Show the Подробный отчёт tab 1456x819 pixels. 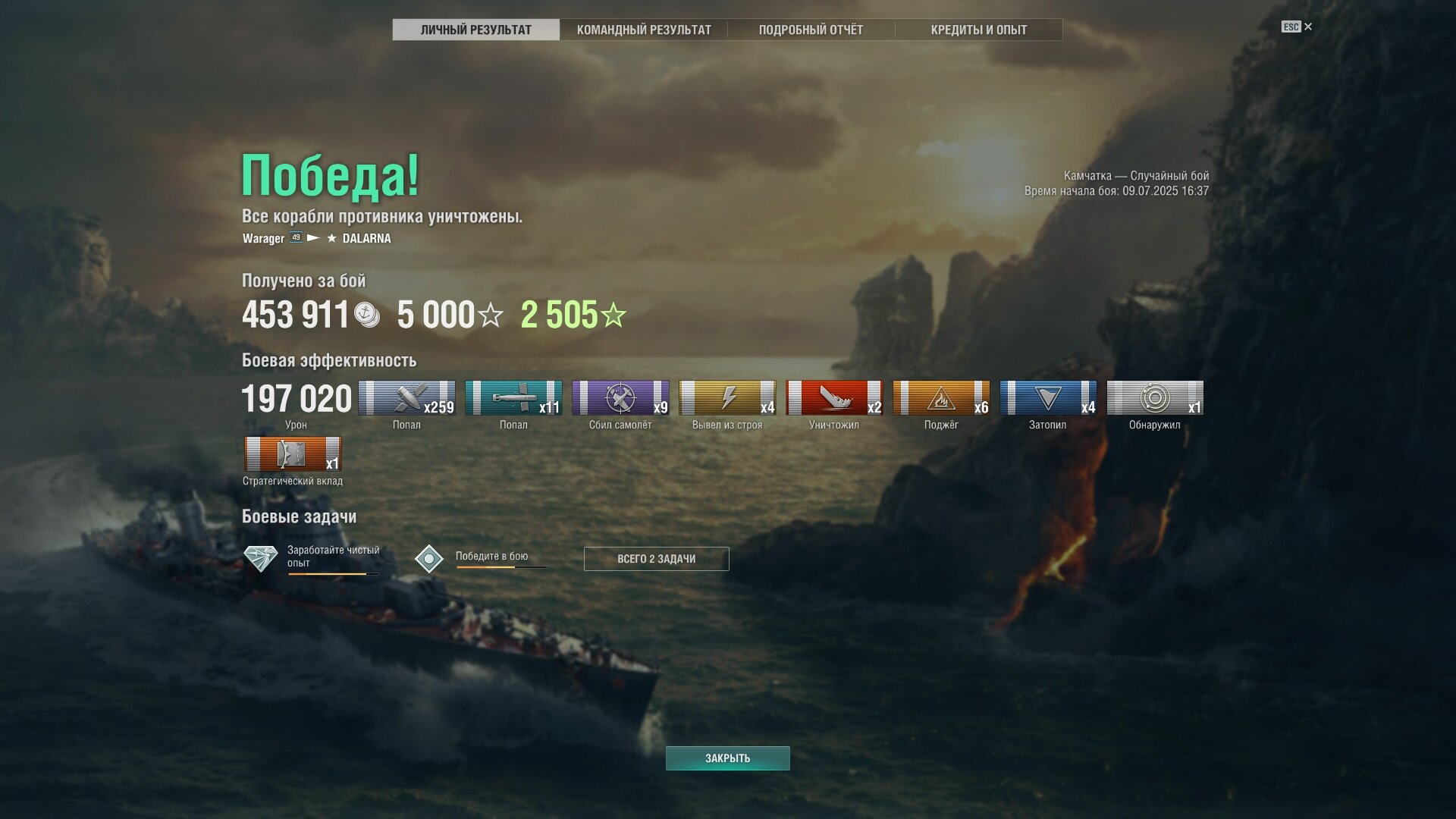point(811,30)
